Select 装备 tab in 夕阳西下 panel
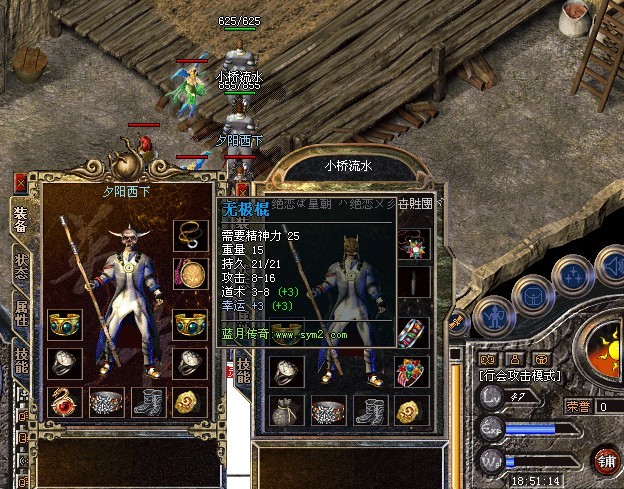 20,218
